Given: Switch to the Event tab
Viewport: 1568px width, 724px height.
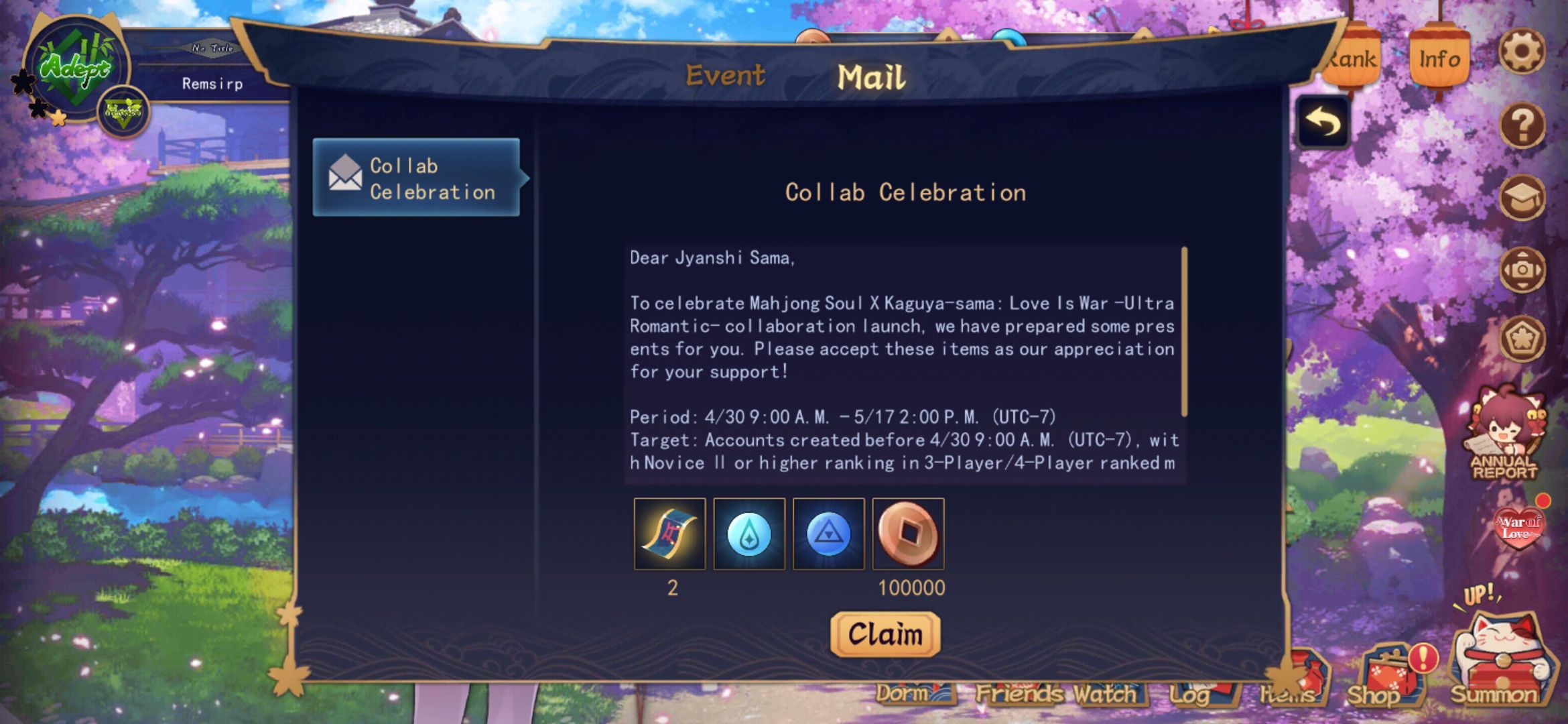Looking at the screenshot, I should (724, 75).
